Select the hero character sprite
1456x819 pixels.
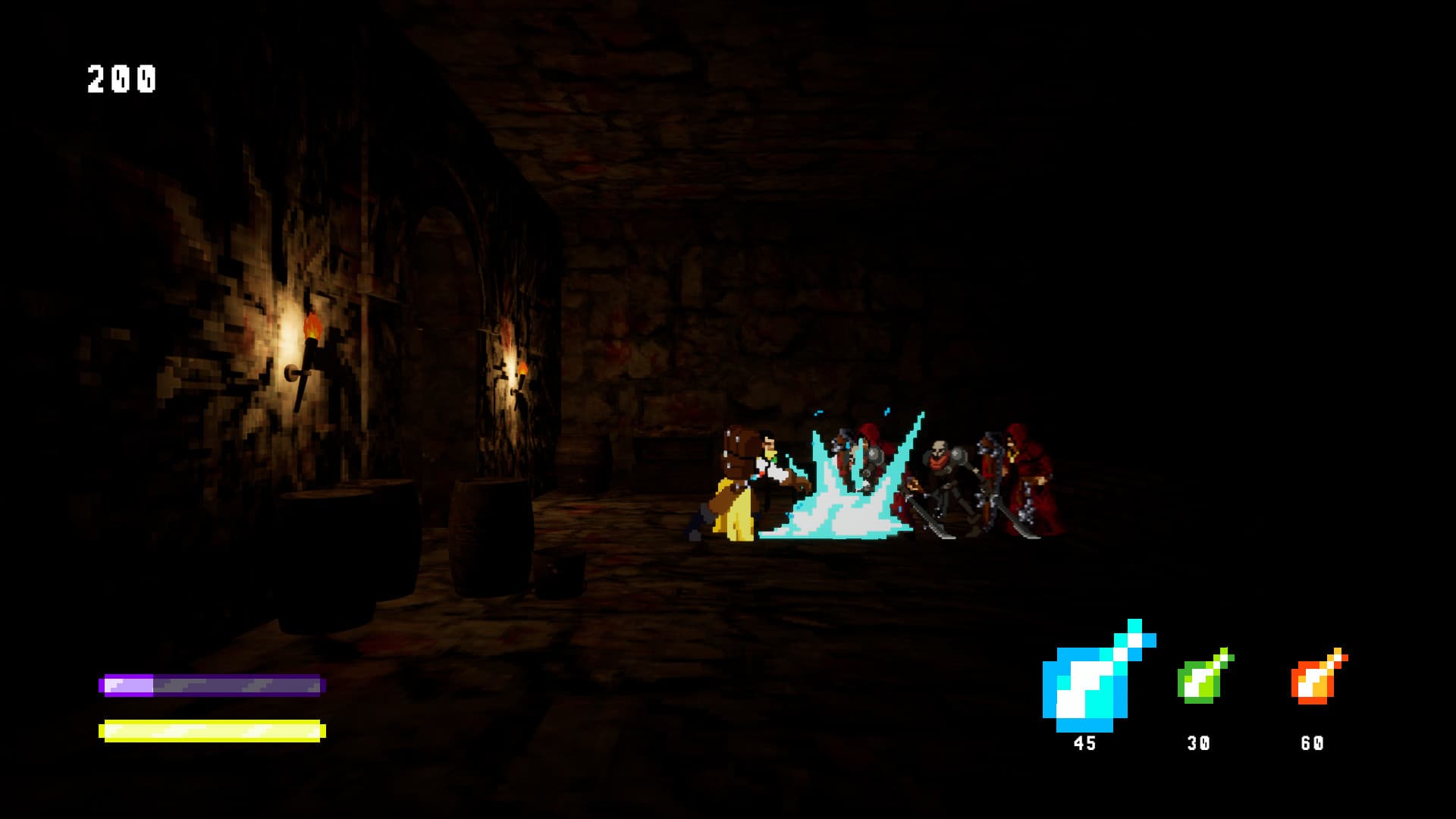[747, 485]
